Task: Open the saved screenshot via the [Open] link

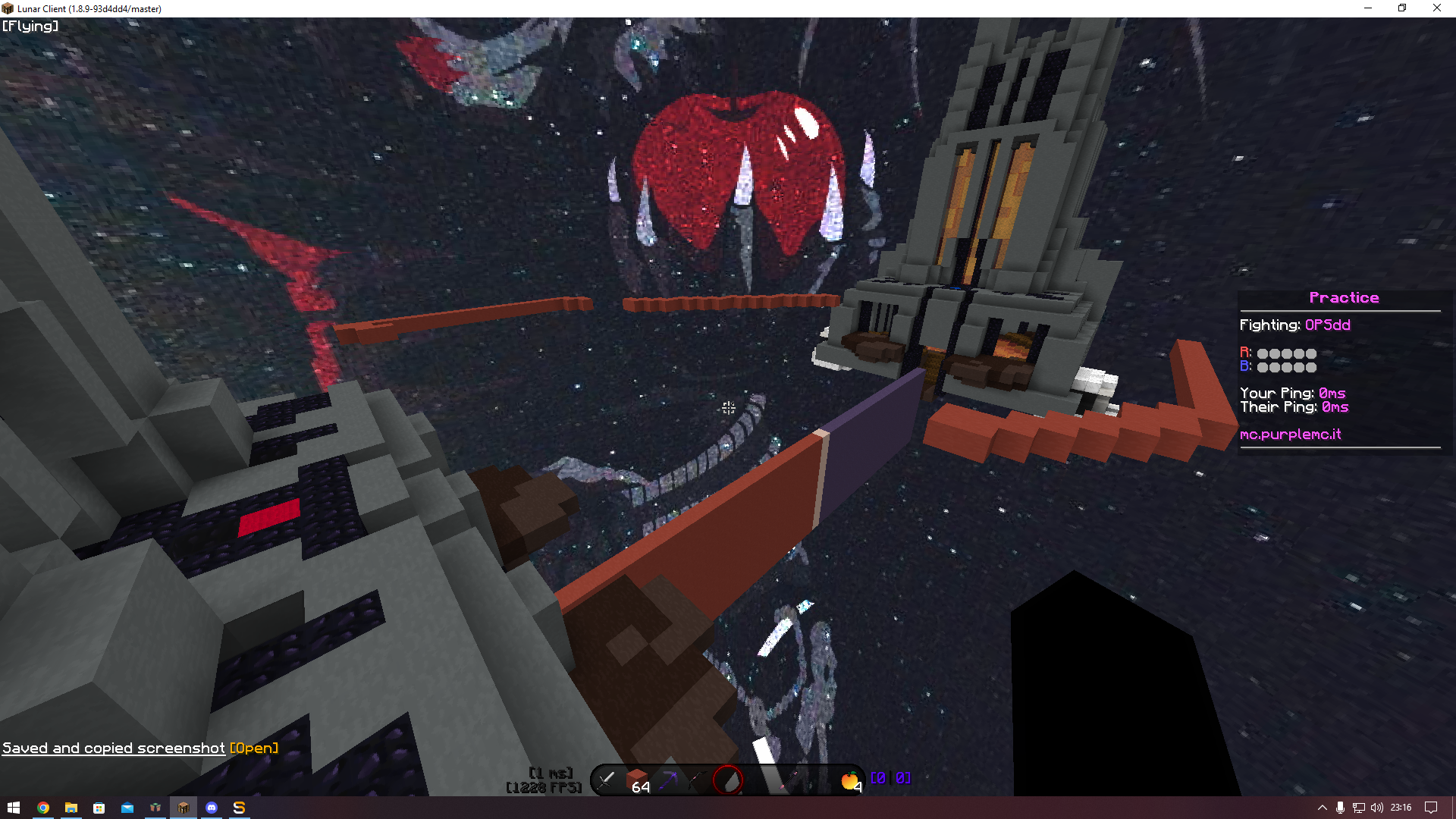Action: [x=253, y=748]
